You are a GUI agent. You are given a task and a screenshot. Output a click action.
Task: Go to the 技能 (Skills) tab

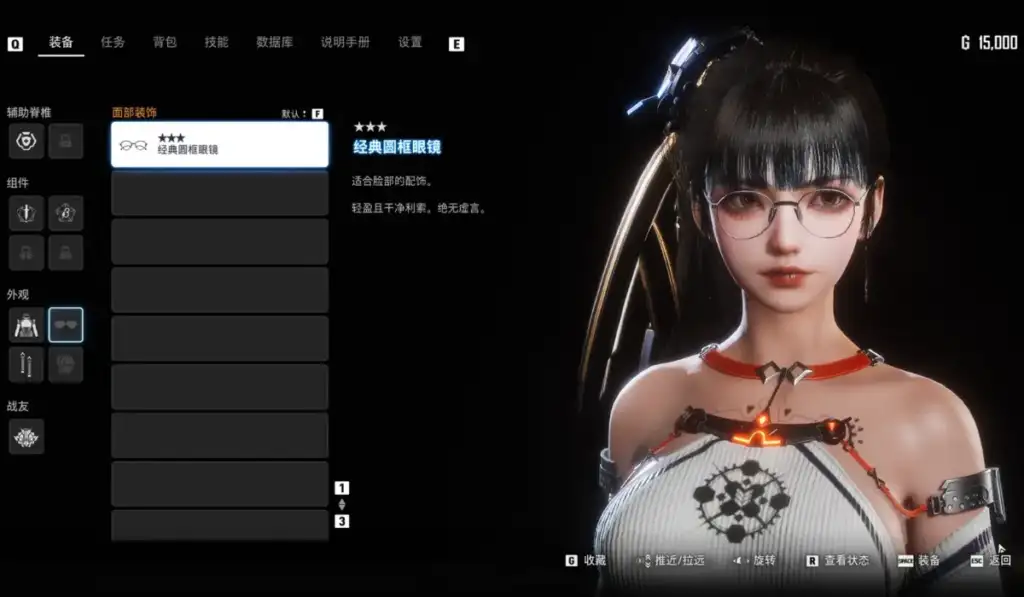pyautogui.click(x=216, y=43)
